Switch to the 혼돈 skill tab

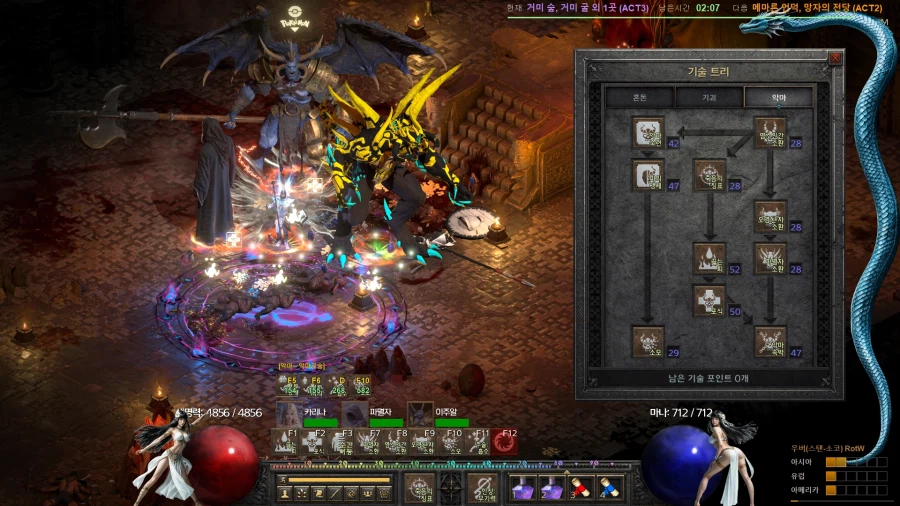click(x=639, y=98)
